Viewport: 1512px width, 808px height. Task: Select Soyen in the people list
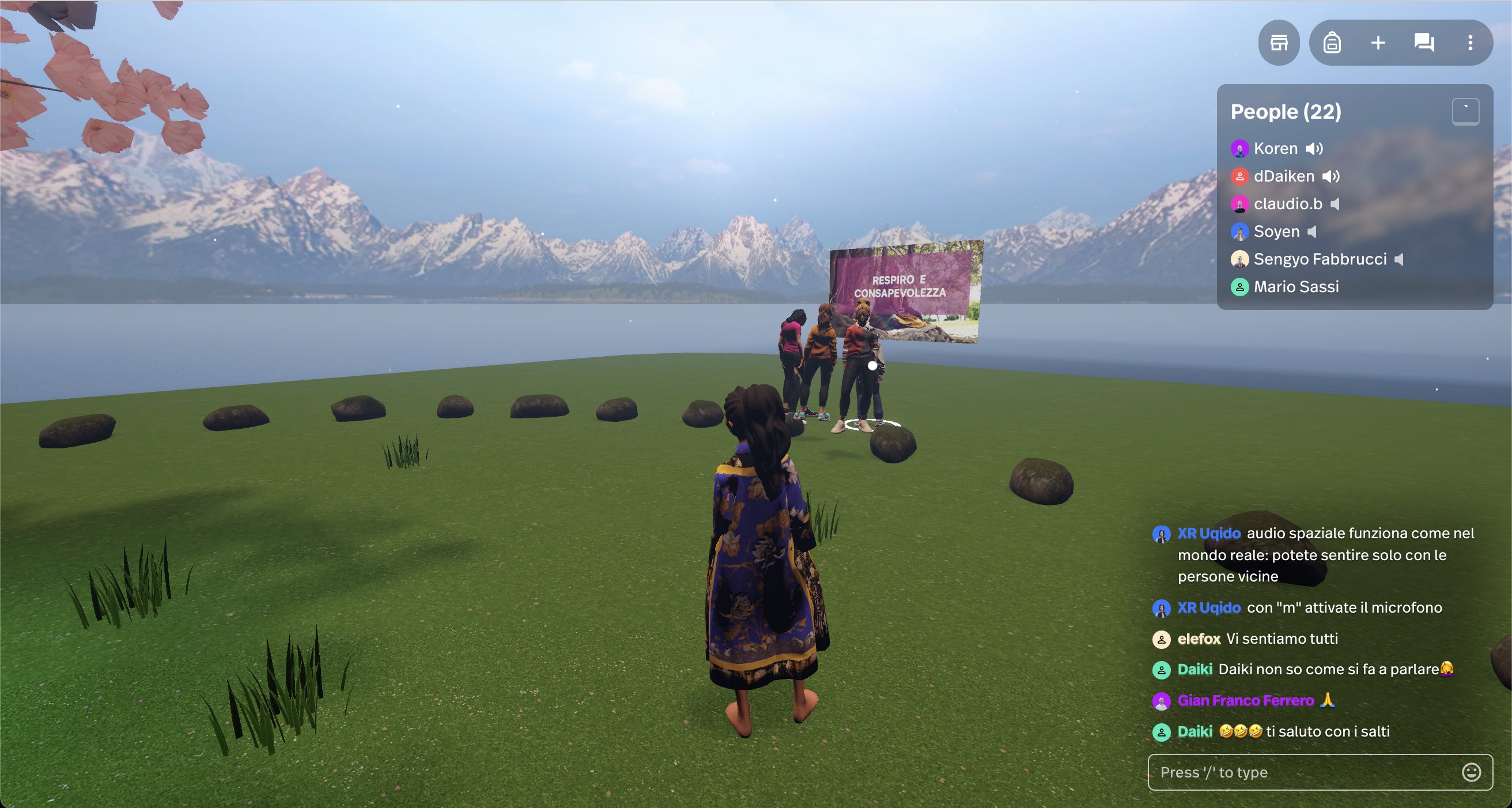(1276, 231)
